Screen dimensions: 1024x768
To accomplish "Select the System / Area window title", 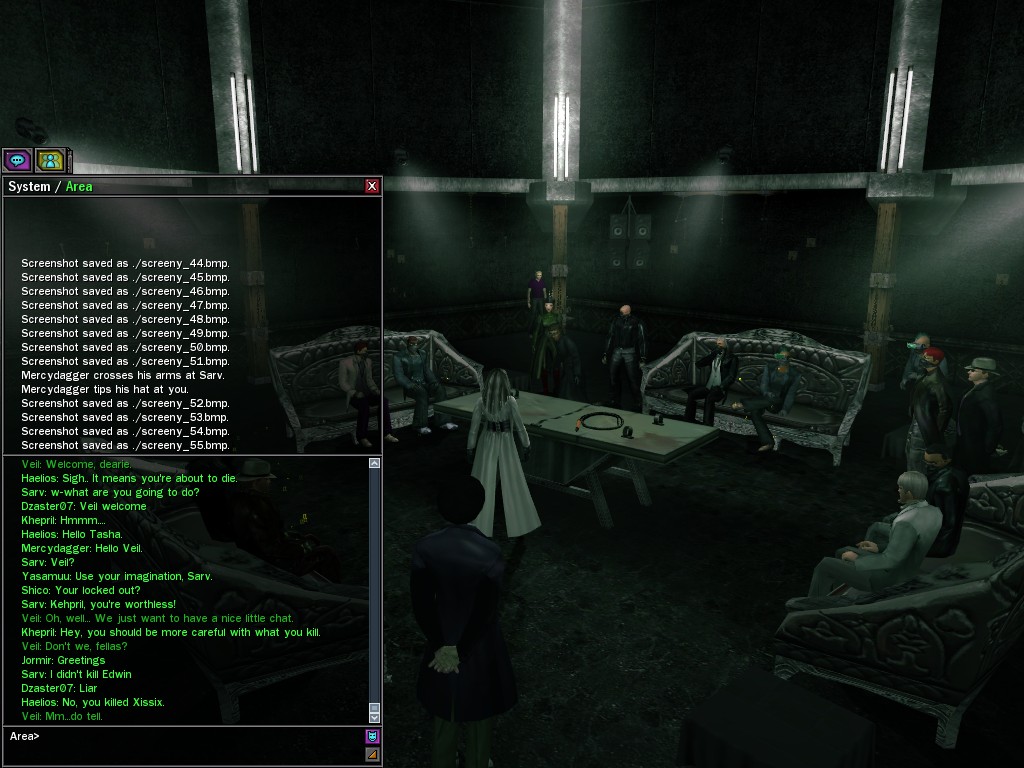I will (50, 187).
